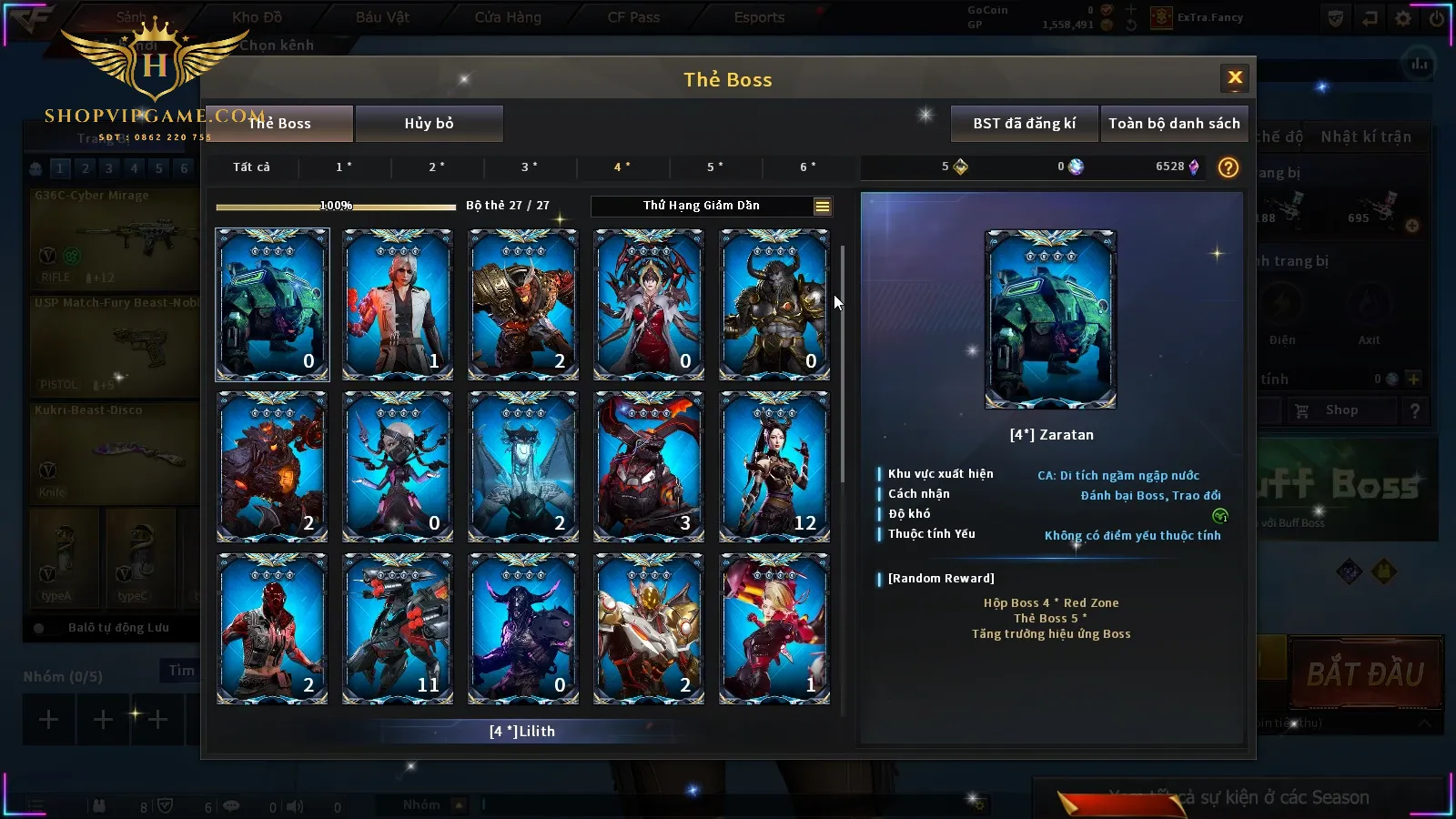Click the orange question mark help icon
1456x819 pixels.
coord(1228,167)
